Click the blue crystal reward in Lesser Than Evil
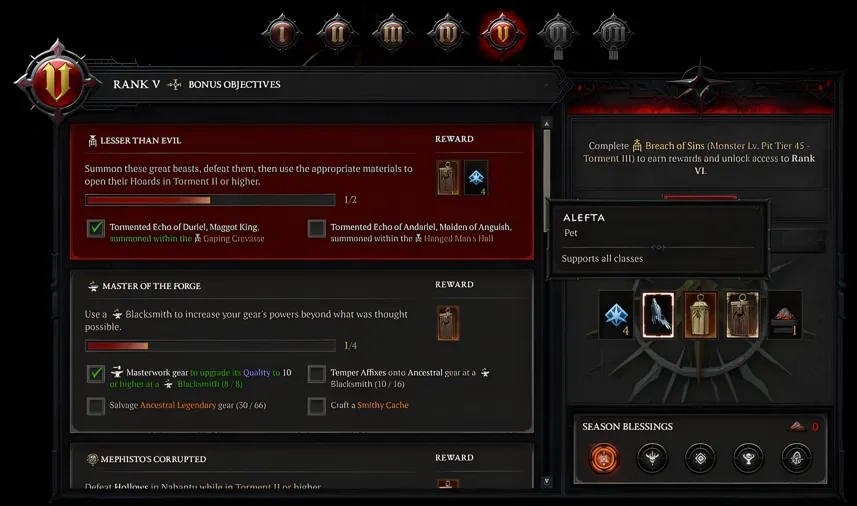Screen dimensions: 857x506 coord(476,178)
